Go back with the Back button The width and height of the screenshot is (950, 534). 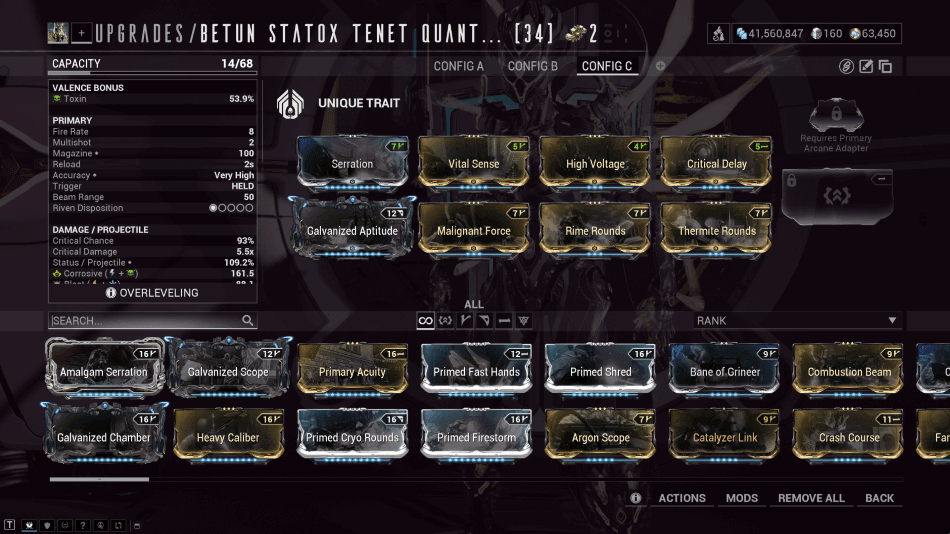point(880,498)
